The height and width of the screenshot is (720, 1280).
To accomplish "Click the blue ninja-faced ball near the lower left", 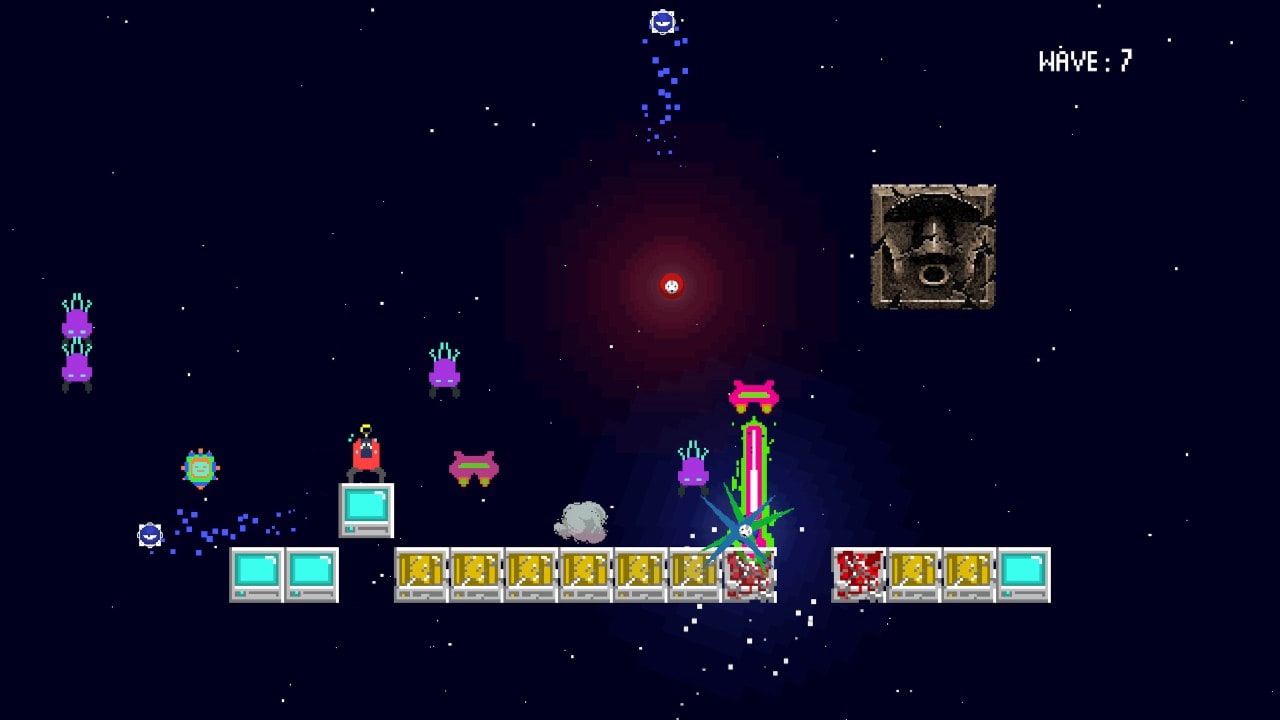I will [x=148, y=534].
